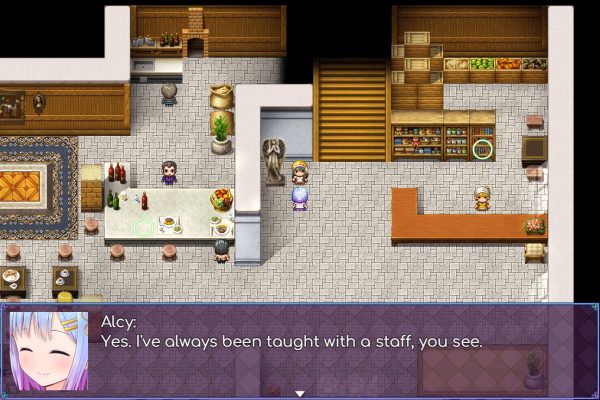Click the dialogue continue arrow
600x400 pixels.
pyautogui.click(x=298, y=393)
